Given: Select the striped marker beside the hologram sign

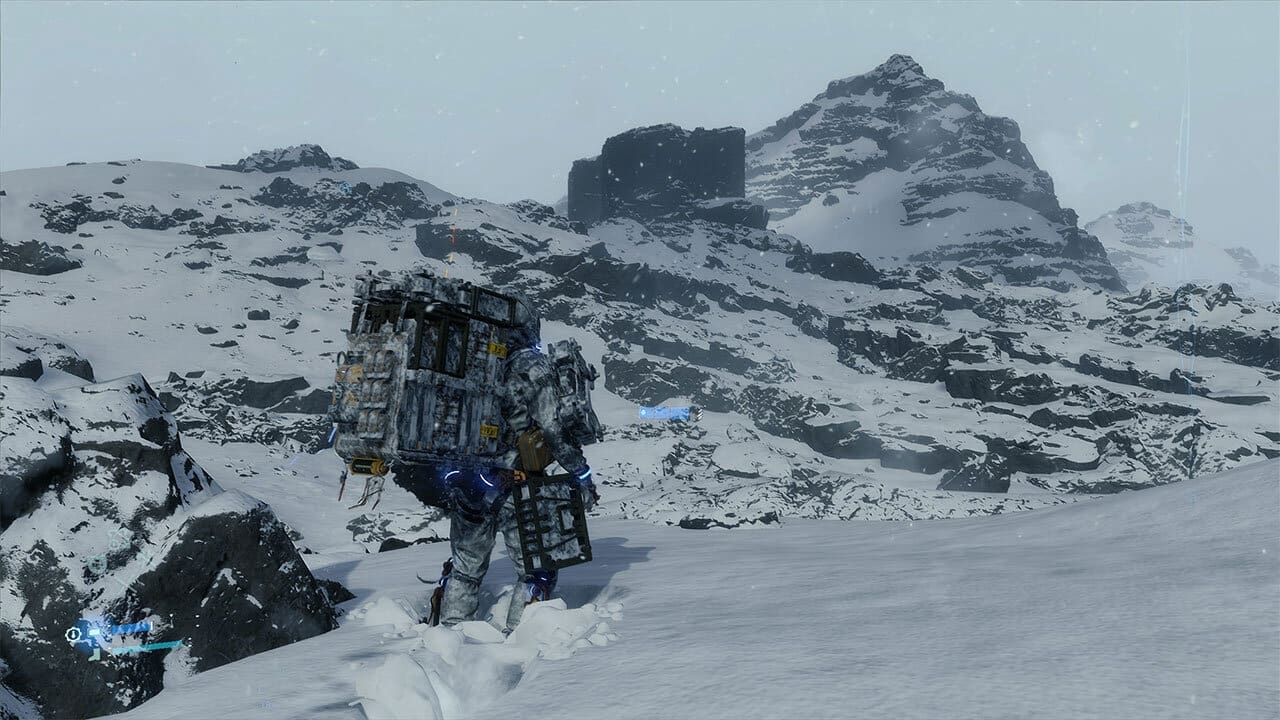Looking at the screenshot, I should (699, 414).
